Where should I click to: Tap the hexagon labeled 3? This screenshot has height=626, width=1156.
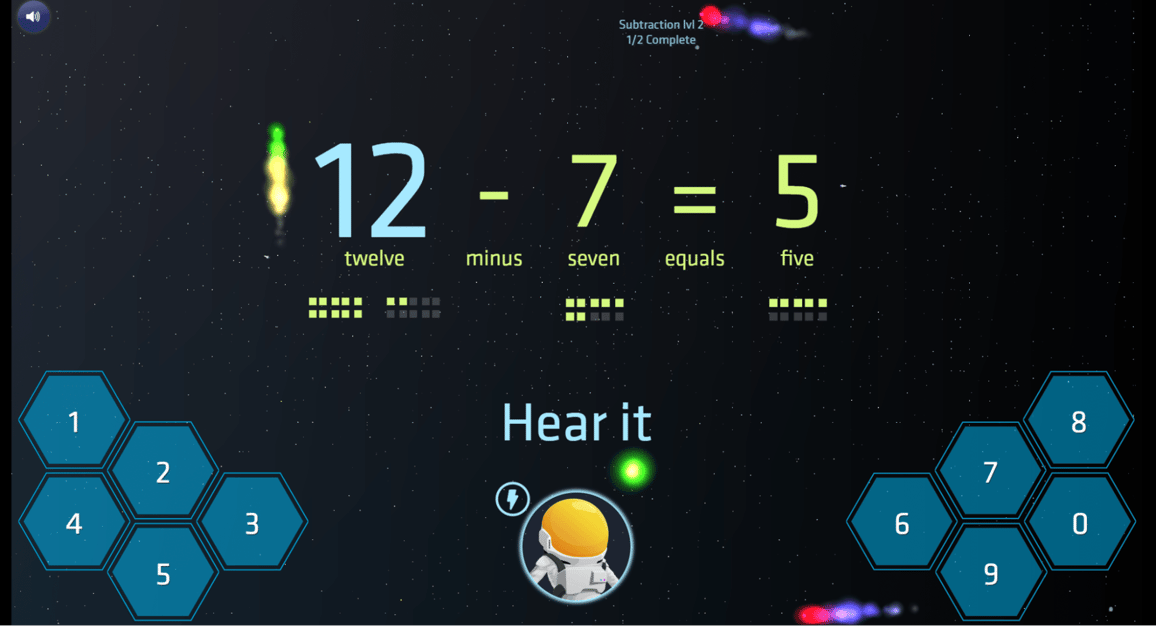pyautogui.click(x=252, y=523)
